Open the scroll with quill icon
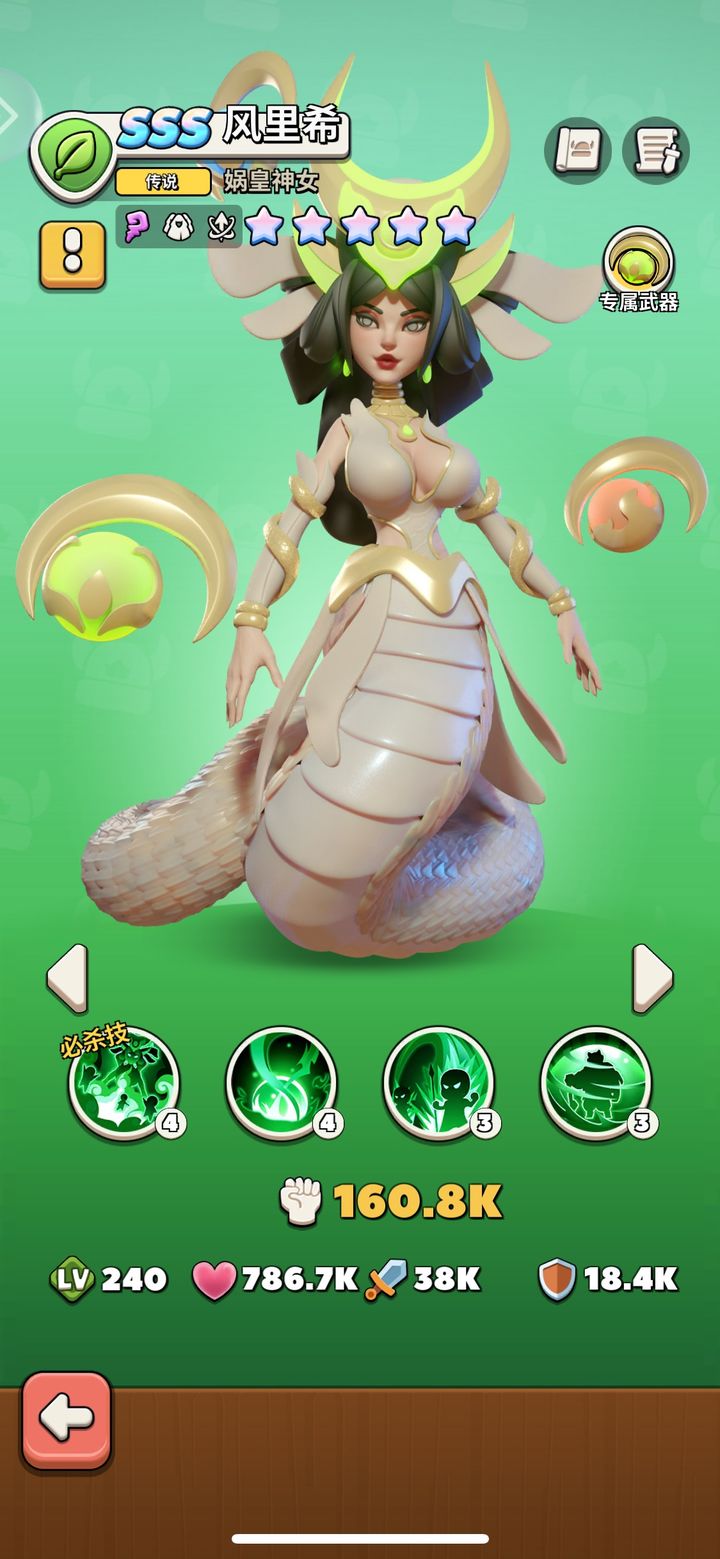Image resolution: width=720 pixels, height=1559 pixels. [x=655, y=151]
